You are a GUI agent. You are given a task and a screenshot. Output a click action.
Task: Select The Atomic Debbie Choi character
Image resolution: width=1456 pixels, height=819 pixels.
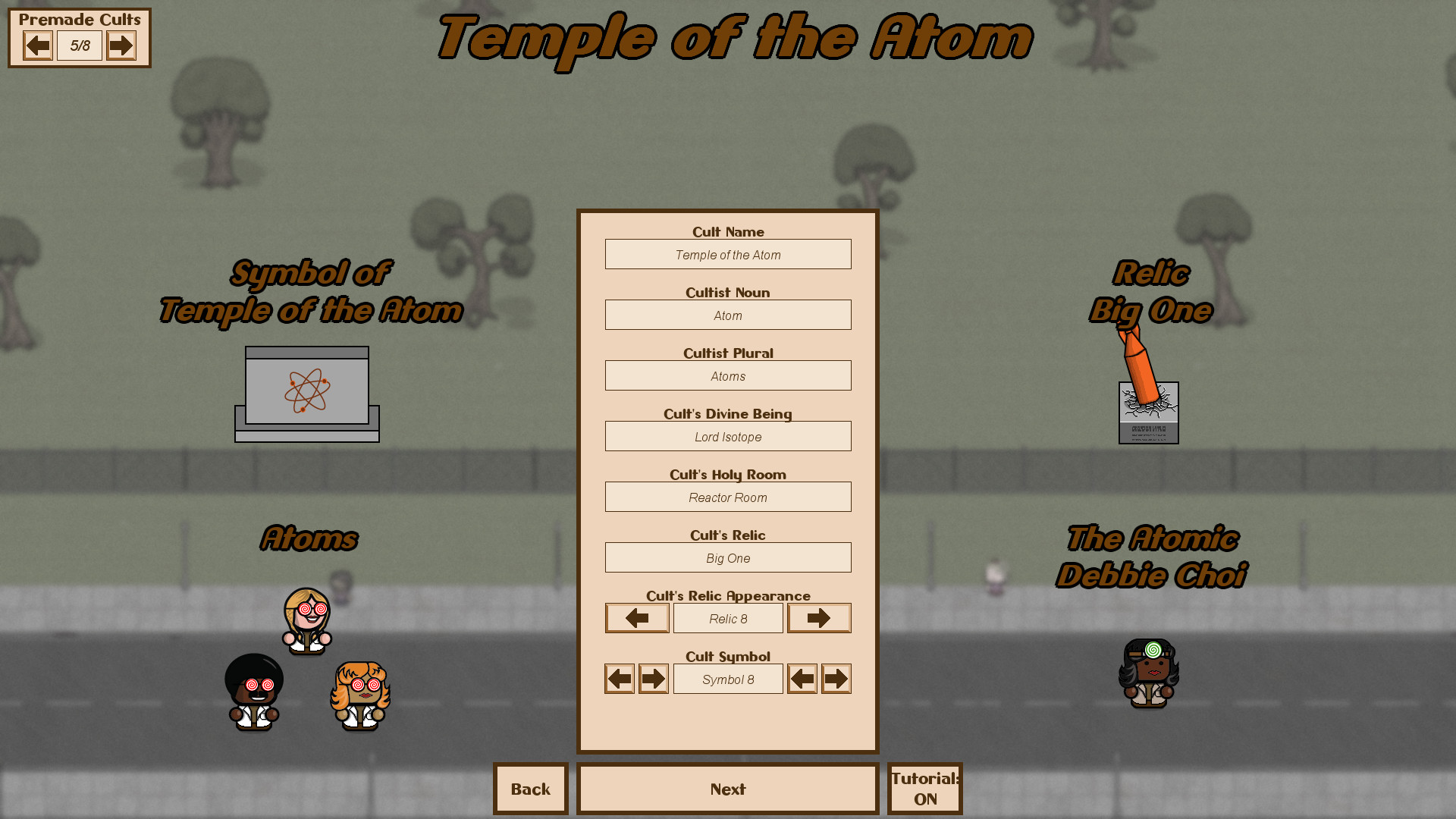point(1148,673)
